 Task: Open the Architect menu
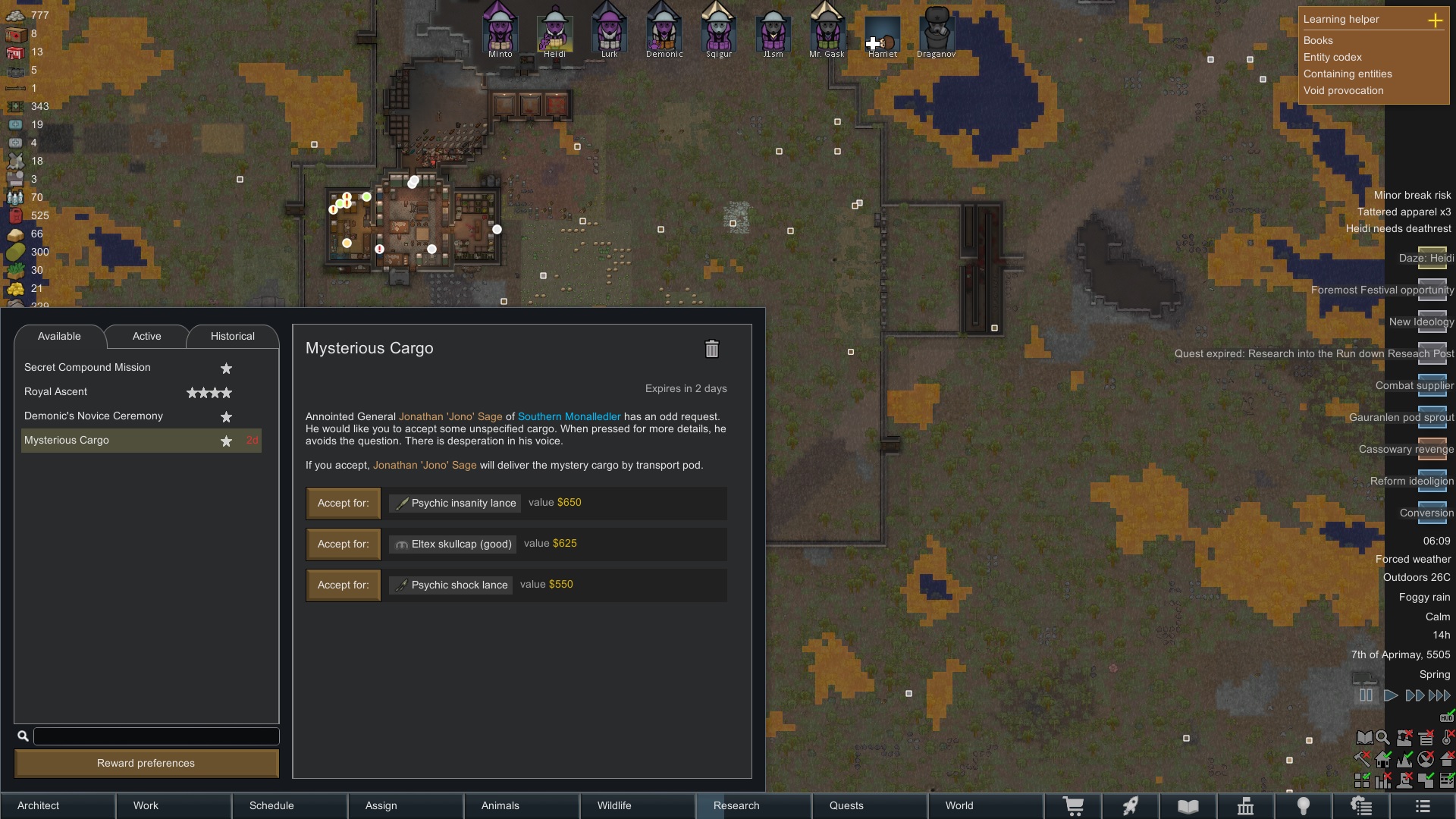click(x=38, y=805)
